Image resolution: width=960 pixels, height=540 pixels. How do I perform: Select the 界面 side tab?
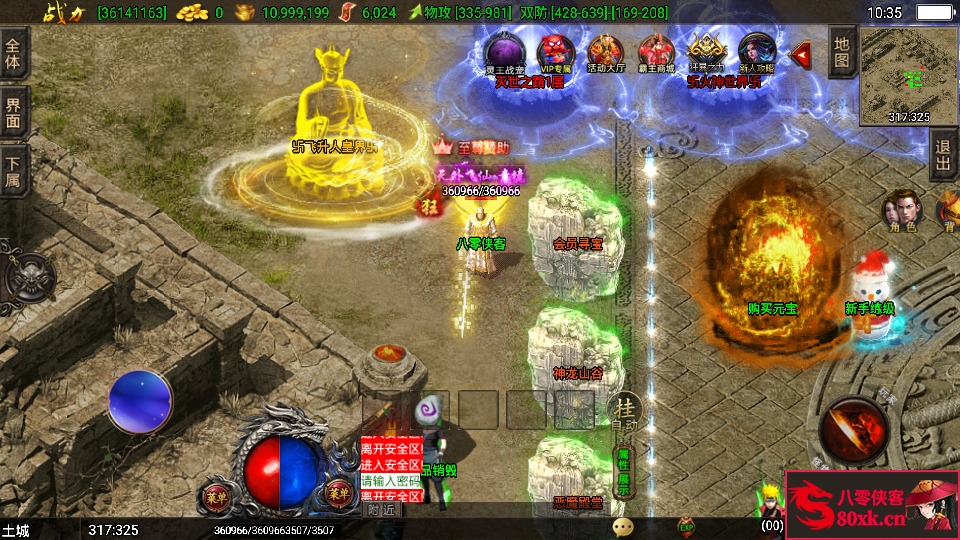click(13, 111)
